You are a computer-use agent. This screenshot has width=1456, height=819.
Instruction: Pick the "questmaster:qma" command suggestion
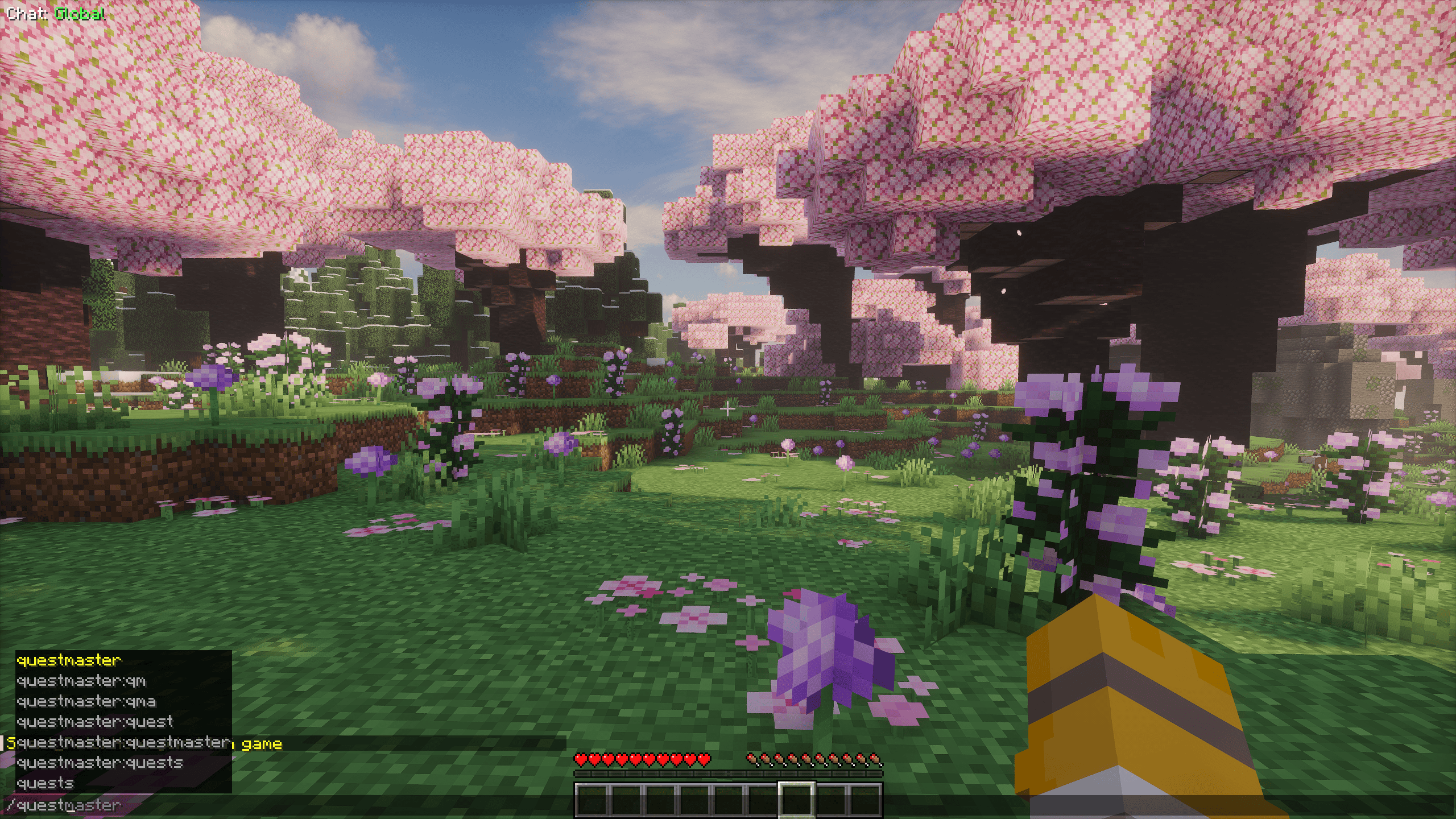point(86,701)
